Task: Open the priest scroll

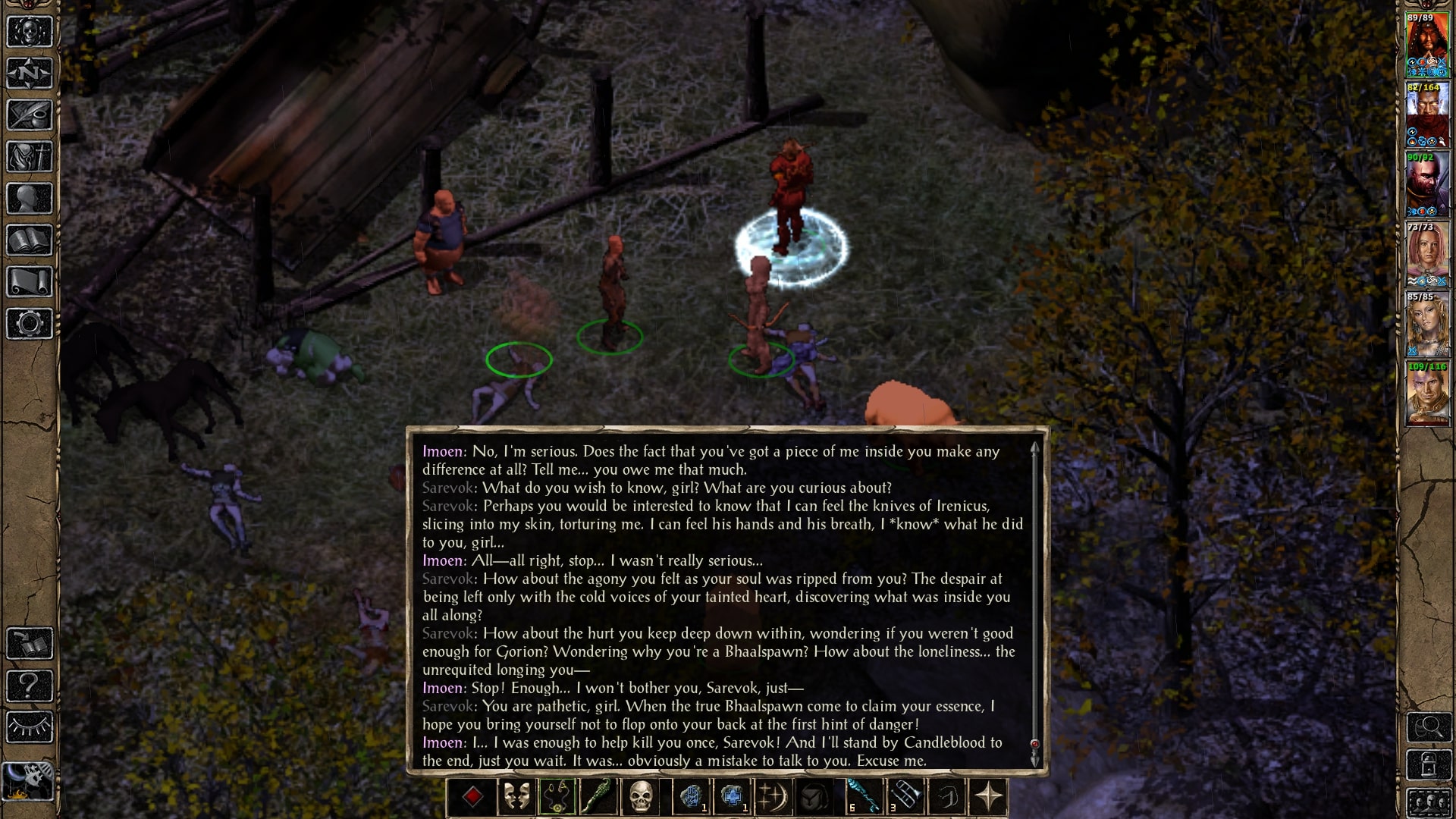Action: (x=30, y=282)
